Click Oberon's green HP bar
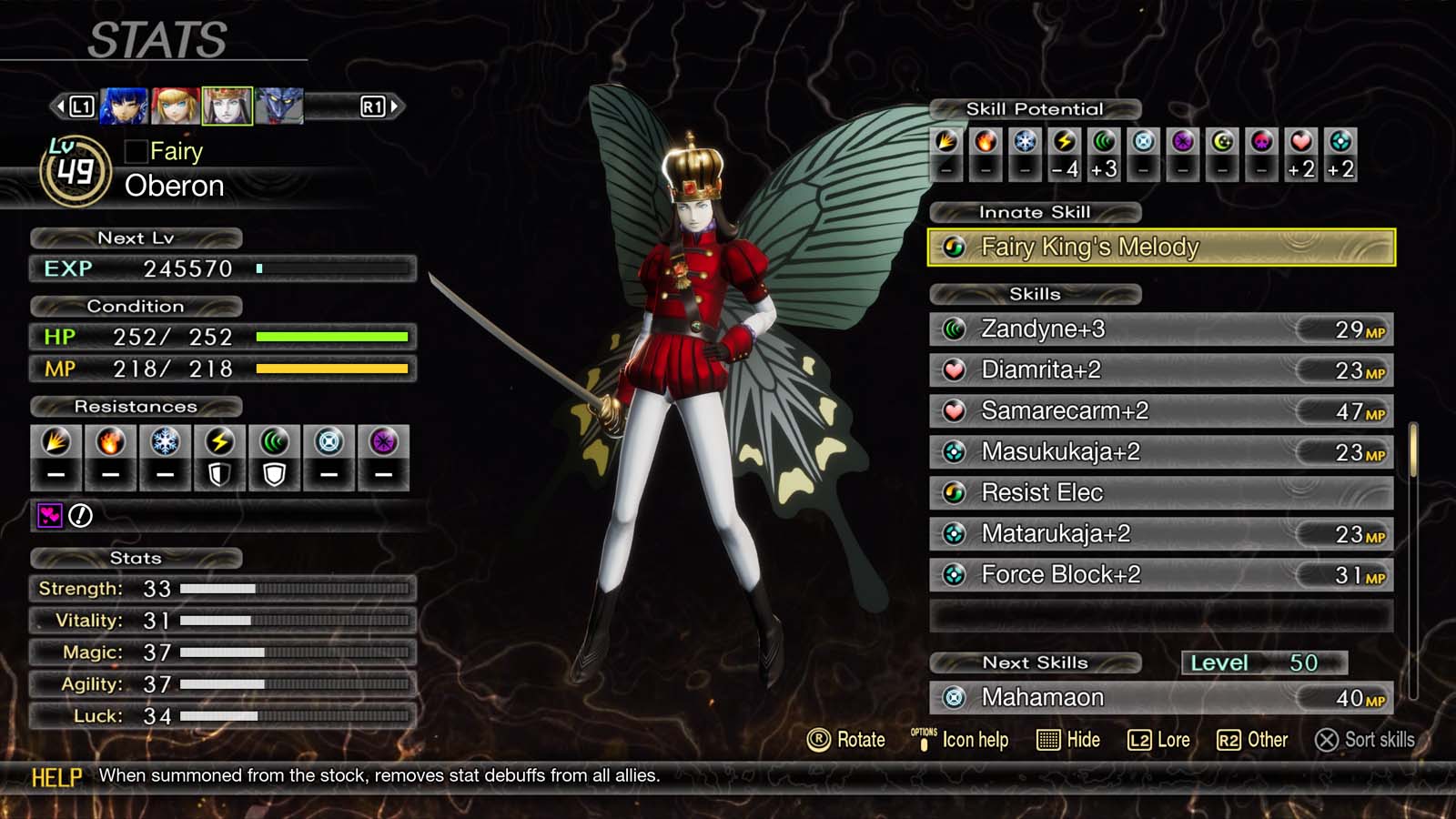Viewport: 1456px width, 819px height. point(334,337)
